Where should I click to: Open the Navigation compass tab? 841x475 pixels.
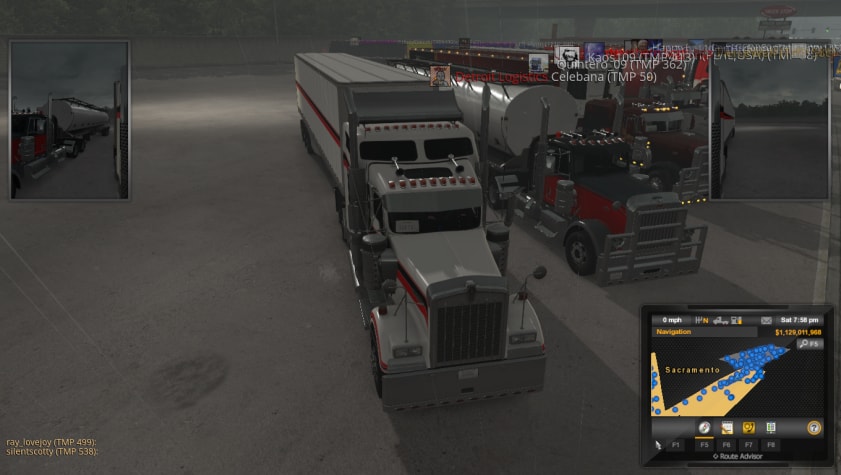705,427
